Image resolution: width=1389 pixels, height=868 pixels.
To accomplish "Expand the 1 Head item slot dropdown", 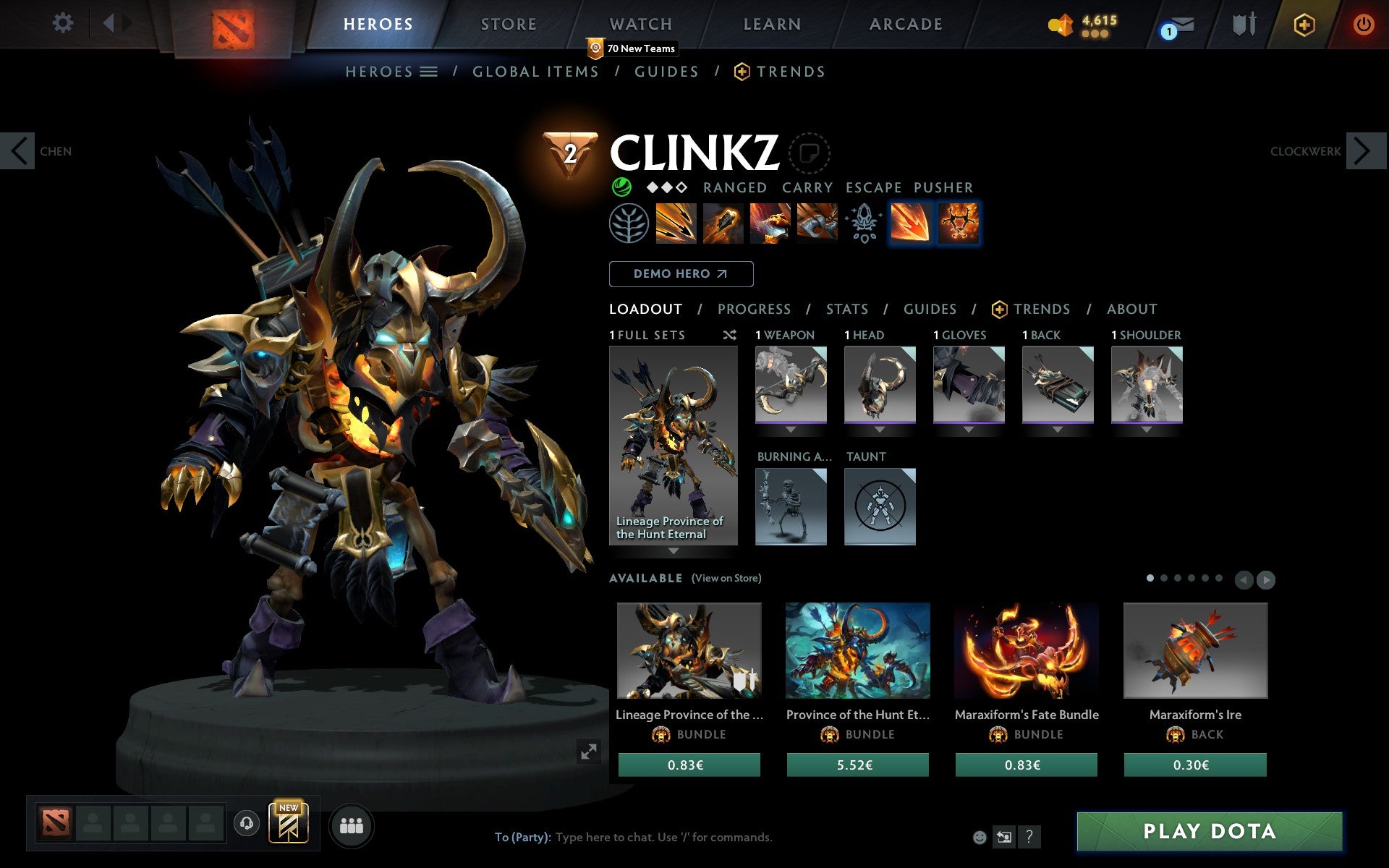I will pyautogui.click(x=880, y=428).
